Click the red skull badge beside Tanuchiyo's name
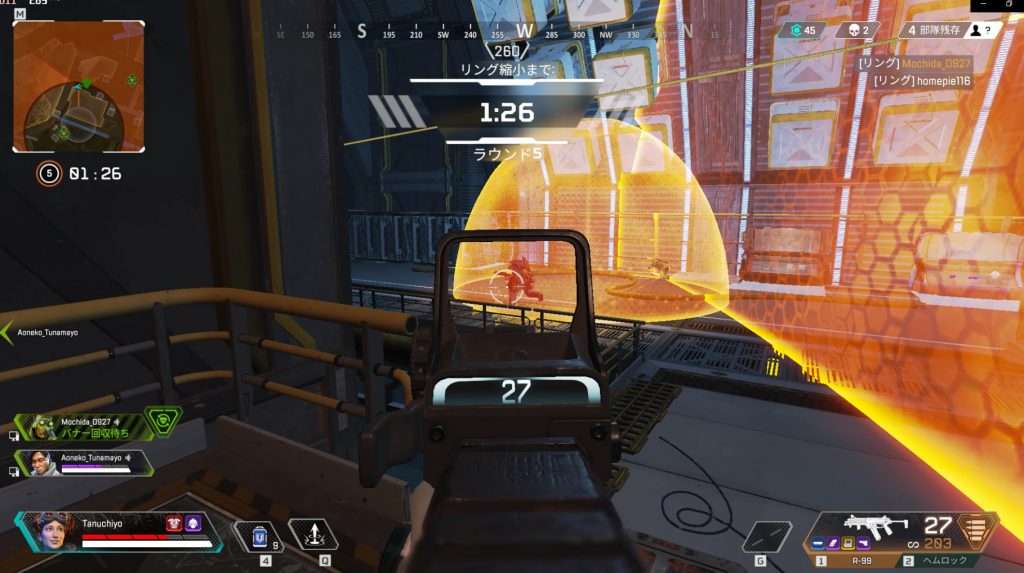 click(x=173, y=523)
